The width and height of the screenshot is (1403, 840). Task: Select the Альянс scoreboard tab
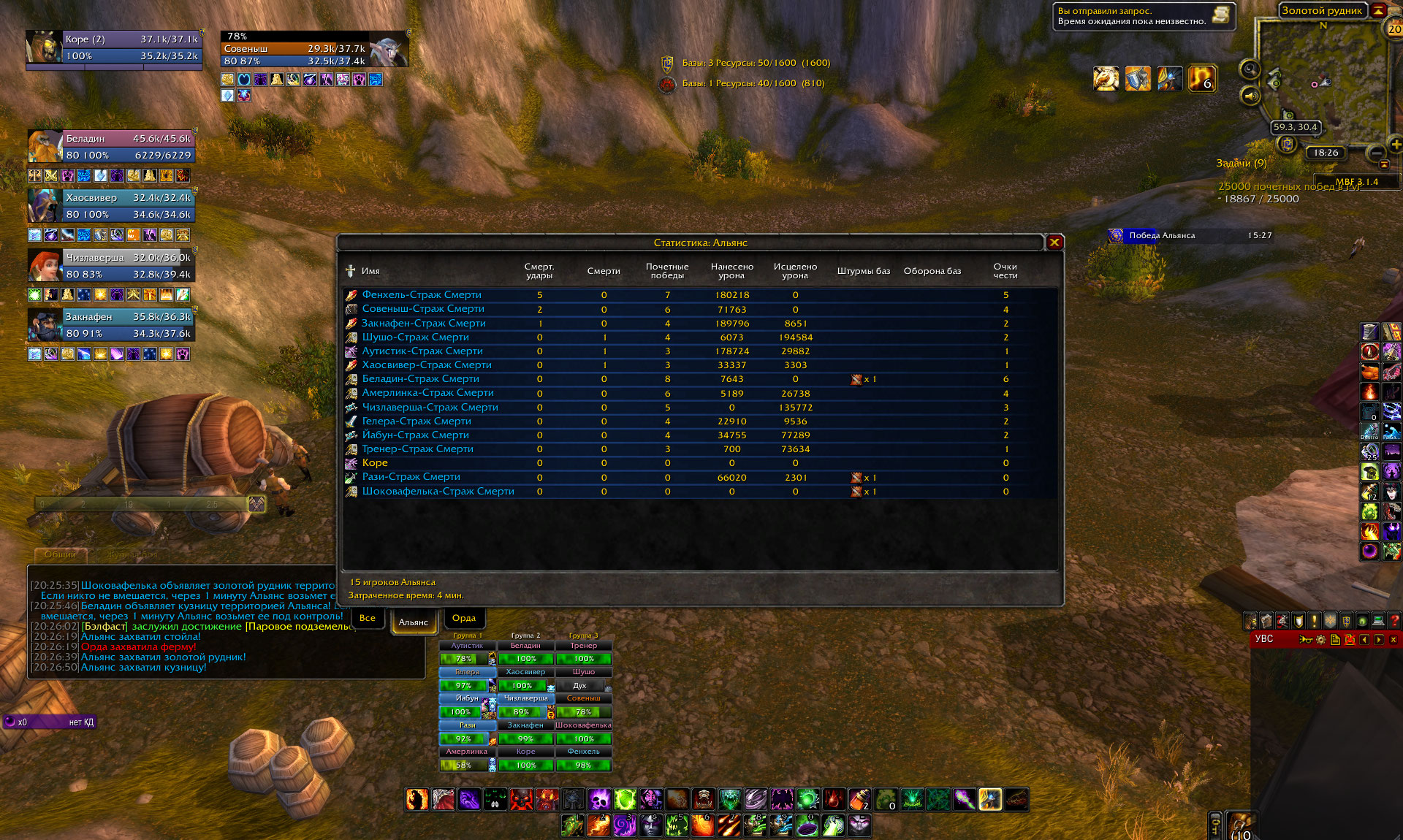point(414,622)
